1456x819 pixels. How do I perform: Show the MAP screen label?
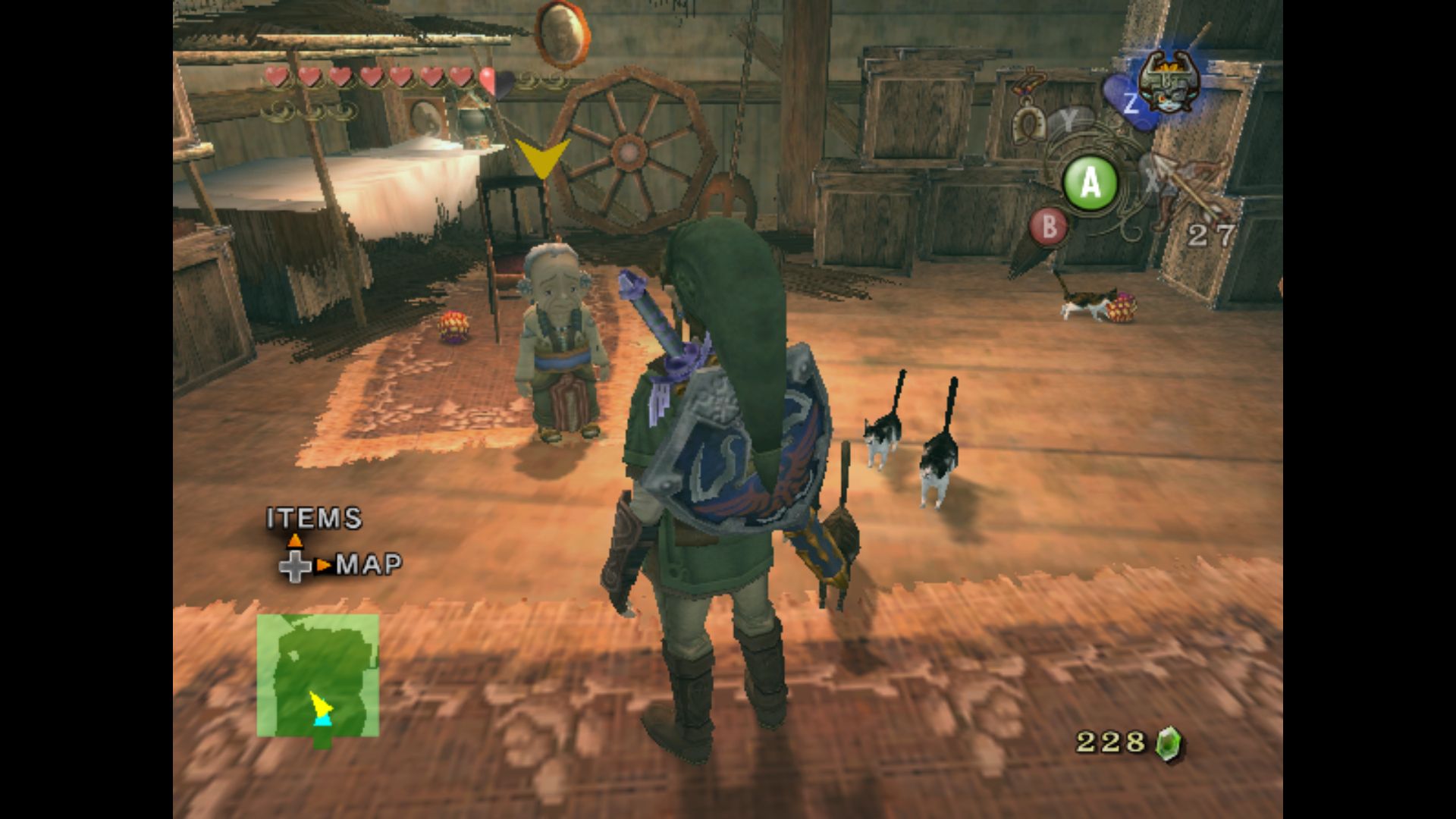click(369, 564)
